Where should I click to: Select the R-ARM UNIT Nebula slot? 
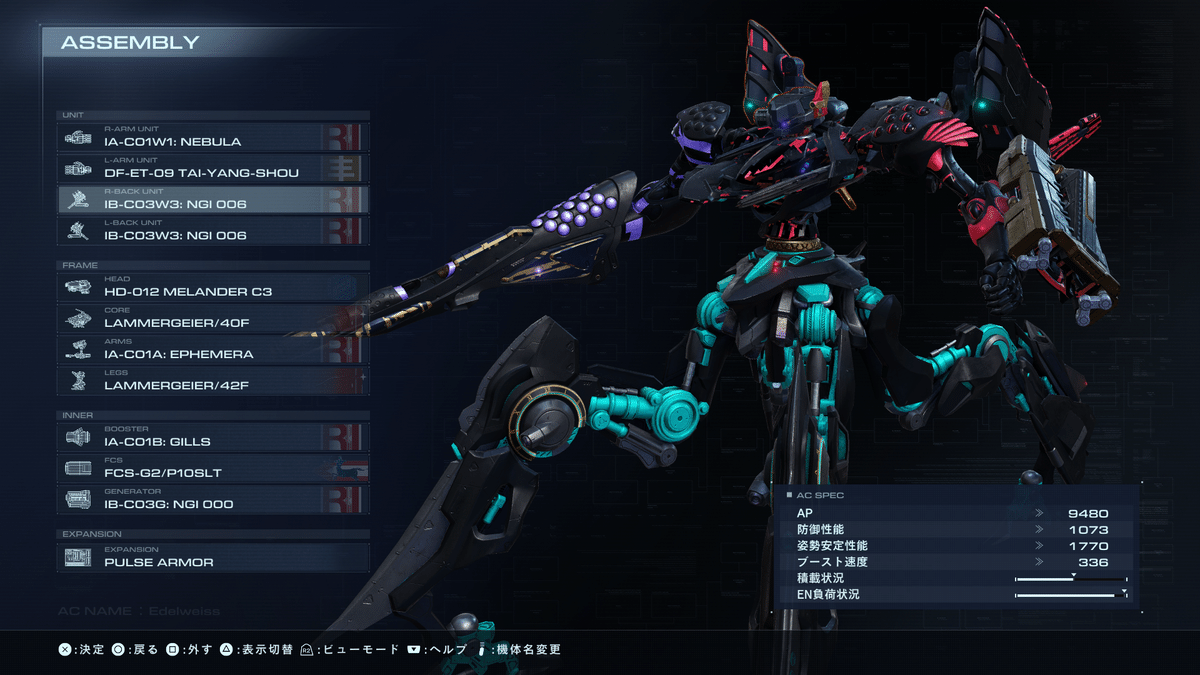[x=213, y=137]
